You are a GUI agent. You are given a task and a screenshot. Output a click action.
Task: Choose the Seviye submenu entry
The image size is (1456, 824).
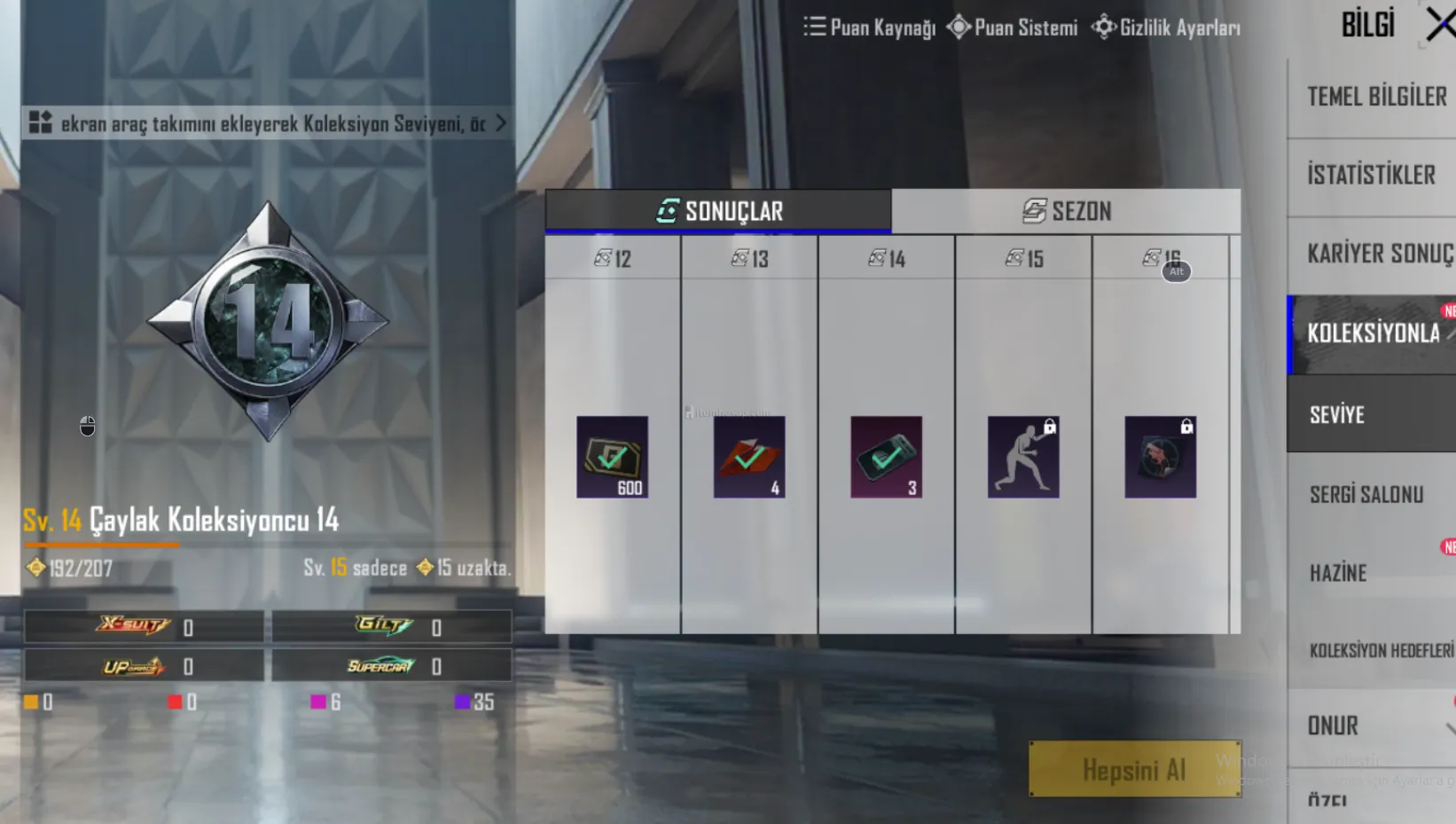point(1337,414)
